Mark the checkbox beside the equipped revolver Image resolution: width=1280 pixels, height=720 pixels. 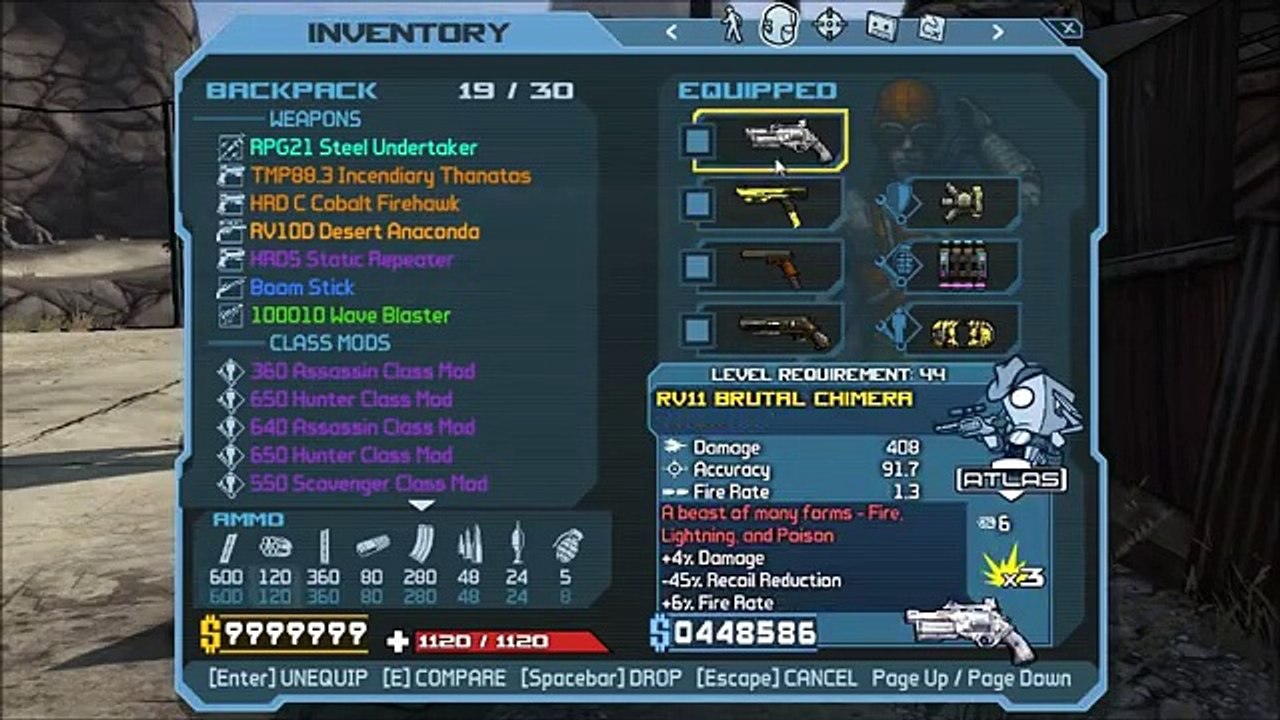697,142
